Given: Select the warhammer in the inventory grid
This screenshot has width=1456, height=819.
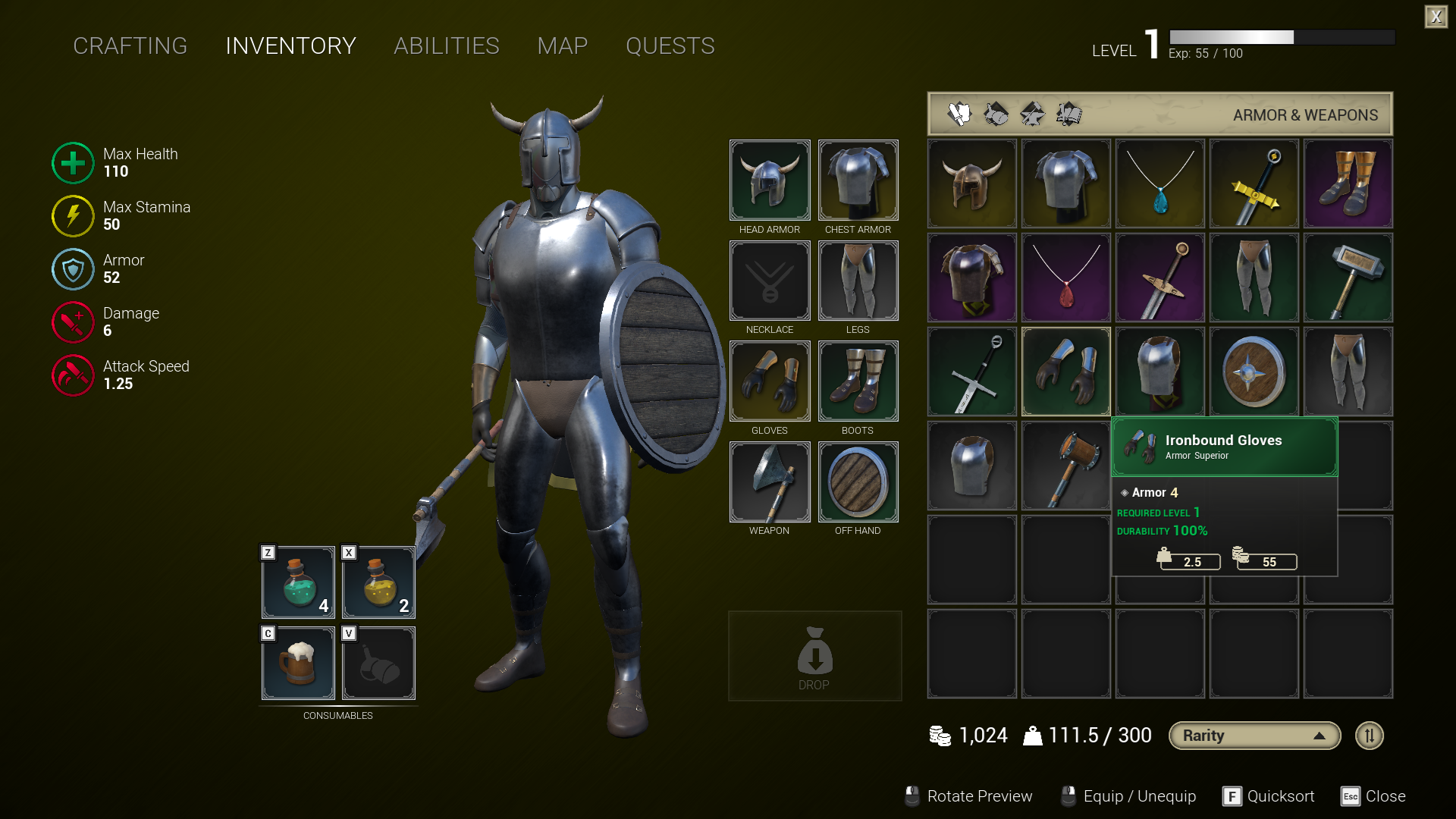Looking at the screenshot, I should click(1348, 278).
